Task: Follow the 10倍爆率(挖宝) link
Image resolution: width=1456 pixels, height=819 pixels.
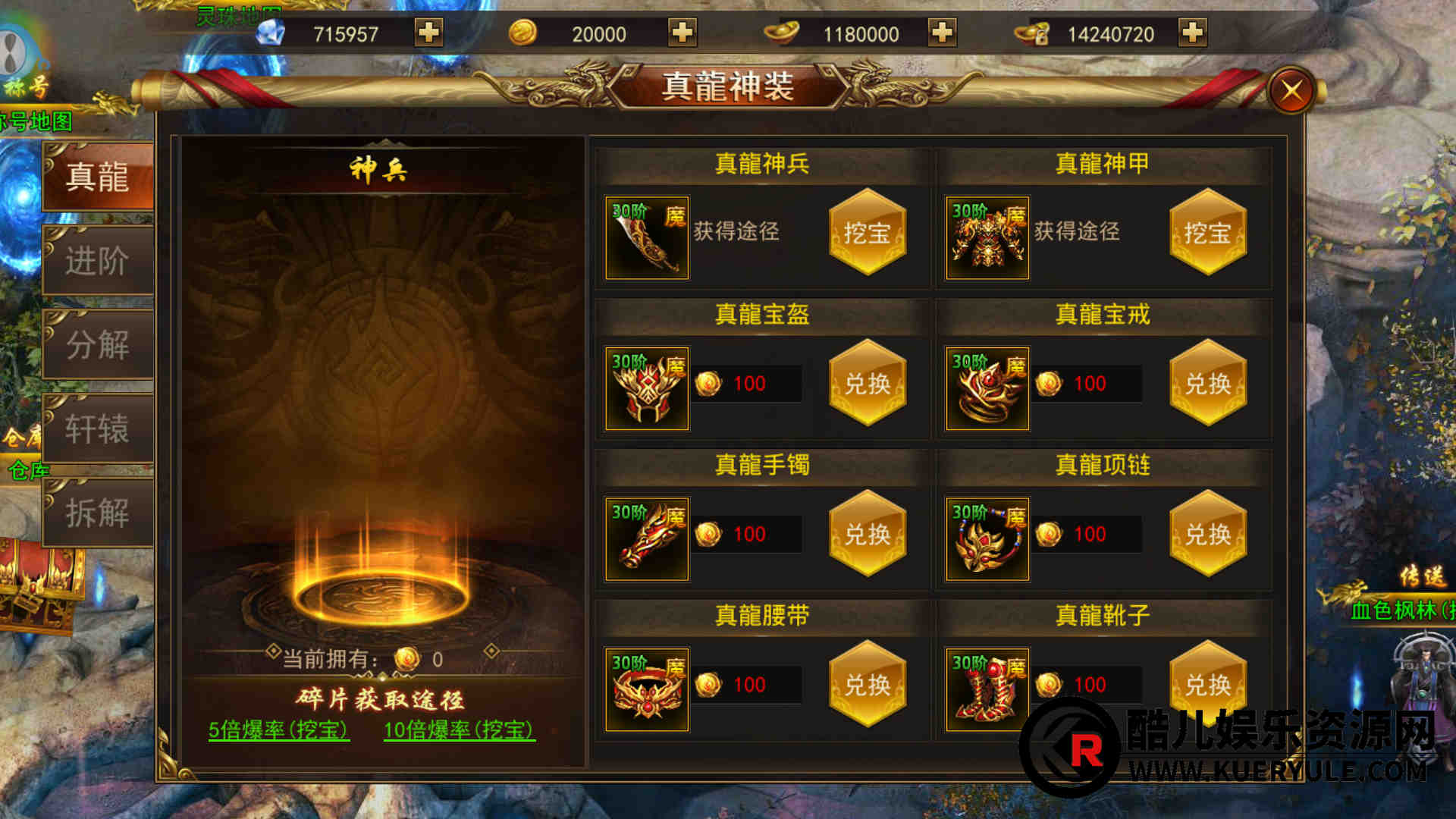Action: point(459,730)
